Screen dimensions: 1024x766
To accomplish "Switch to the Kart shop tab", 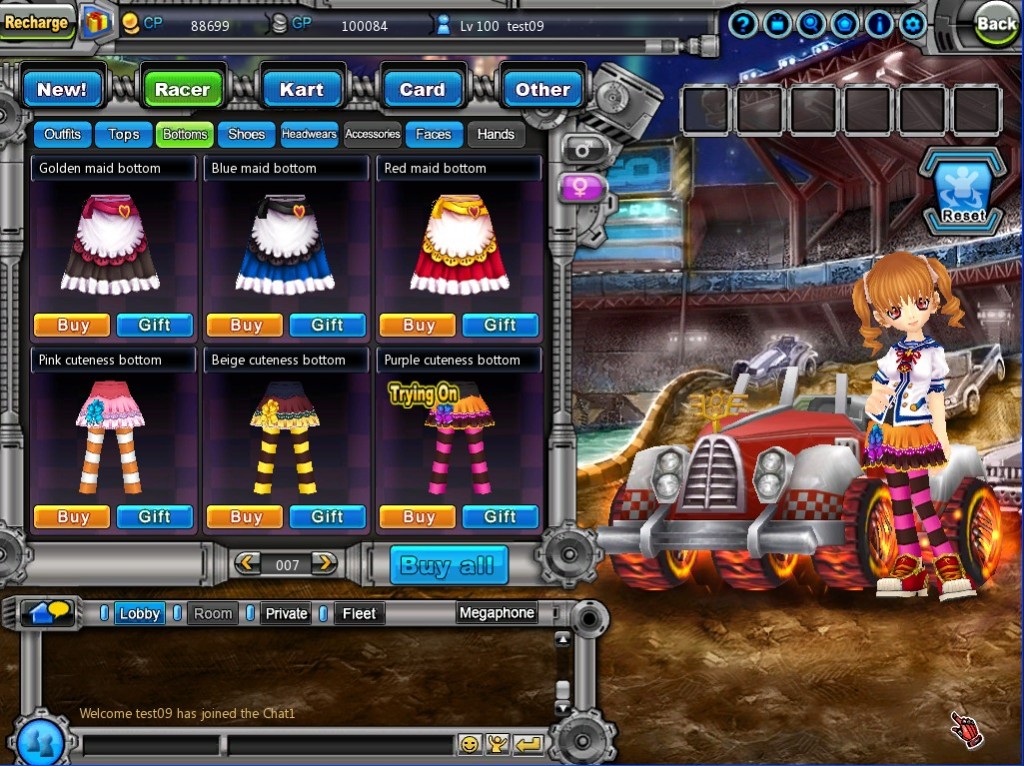I will coord(301,89).
